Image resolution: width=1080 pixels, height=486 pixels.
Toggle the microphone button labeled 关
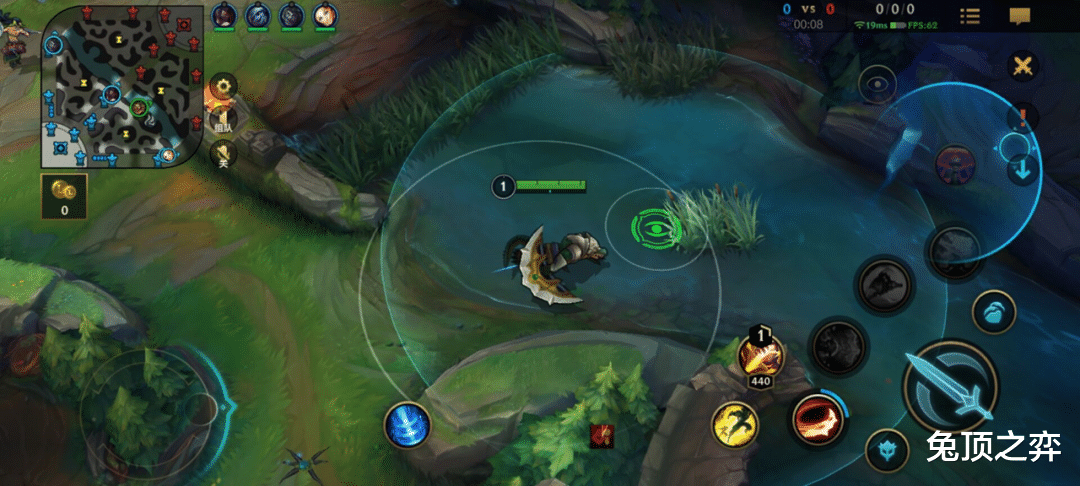(222, 153)
